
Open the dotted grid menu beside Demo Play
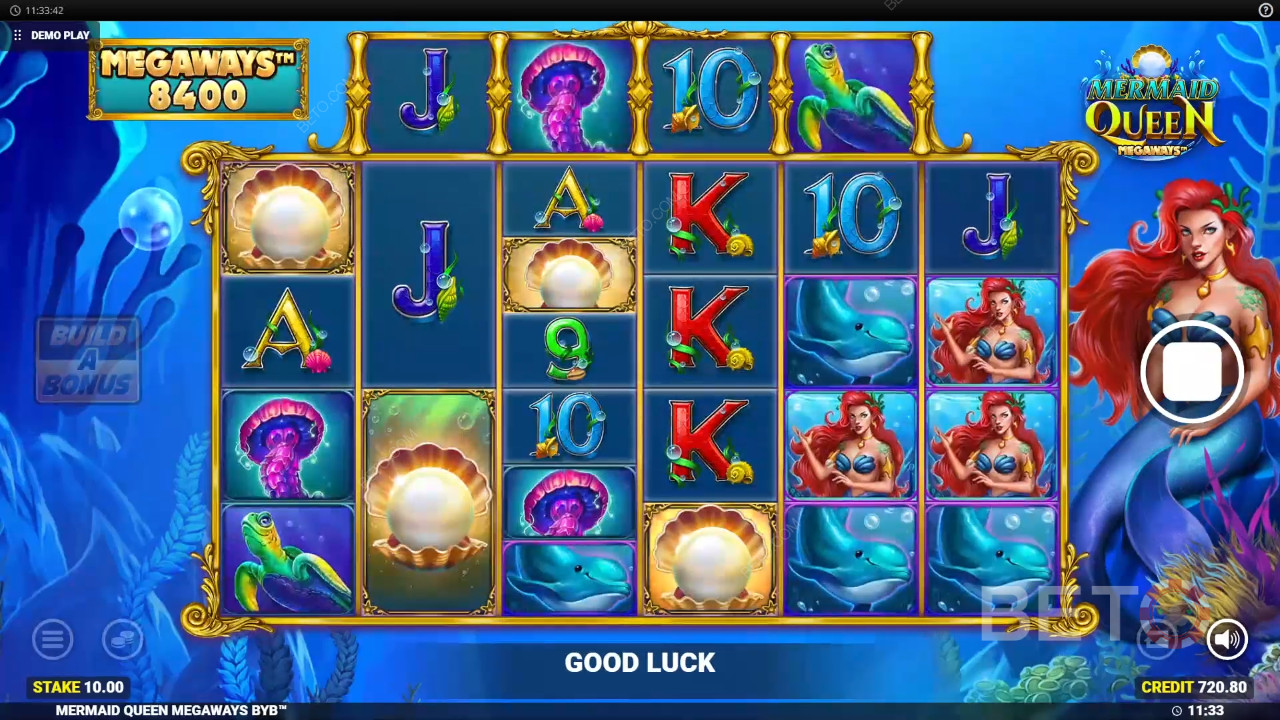point(17,35)
